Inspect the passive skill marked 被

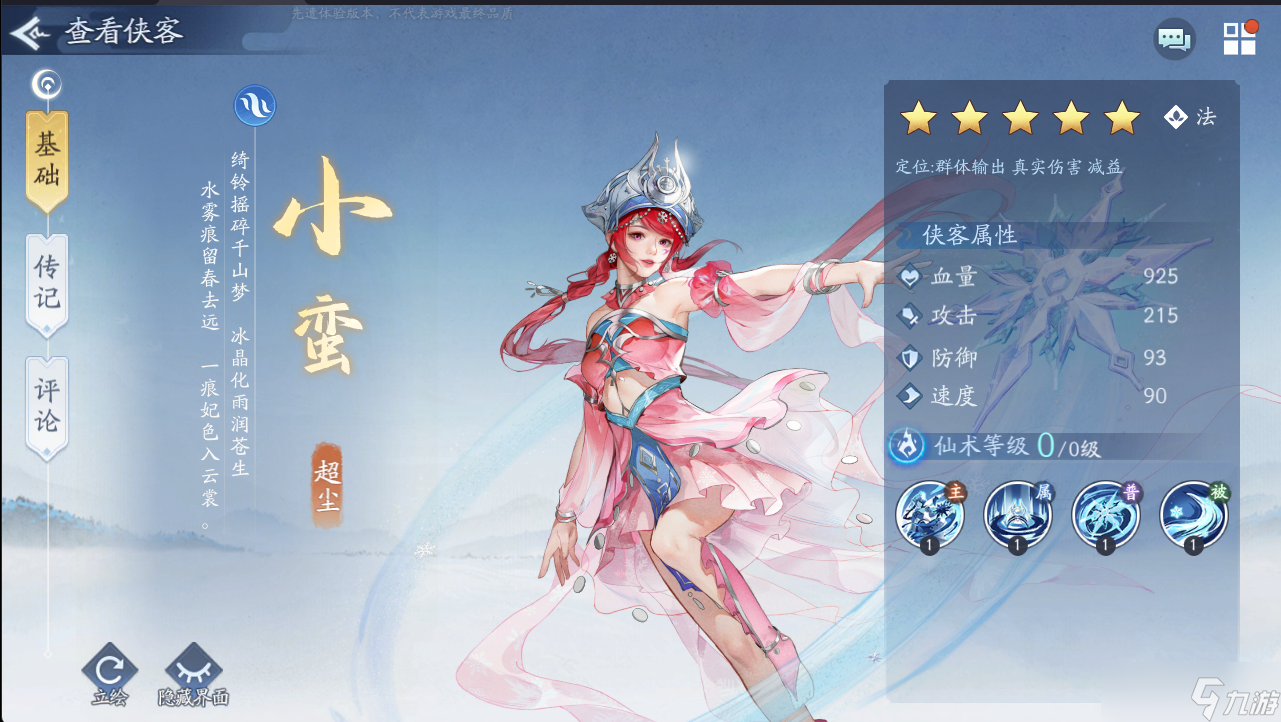[1192, 513]
